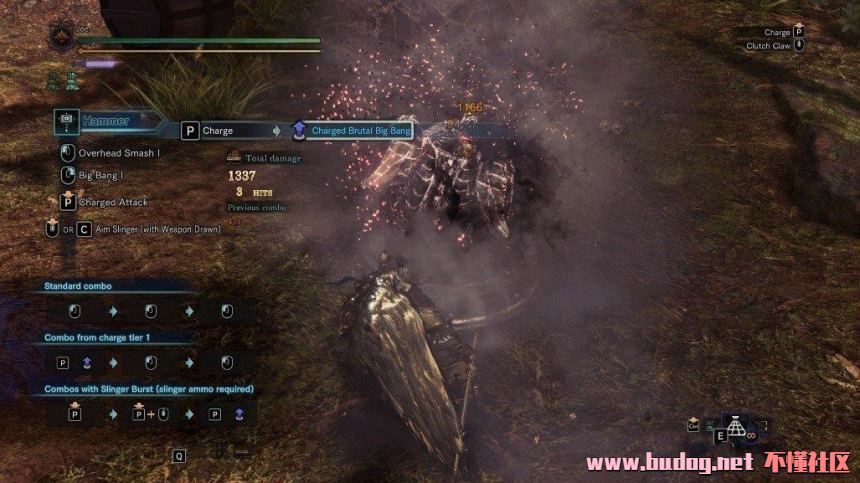Viewport: 860px width, 483px height.
Task: Choose the Charged Brutal Big Bang move
Action: [x=362, y=130]
